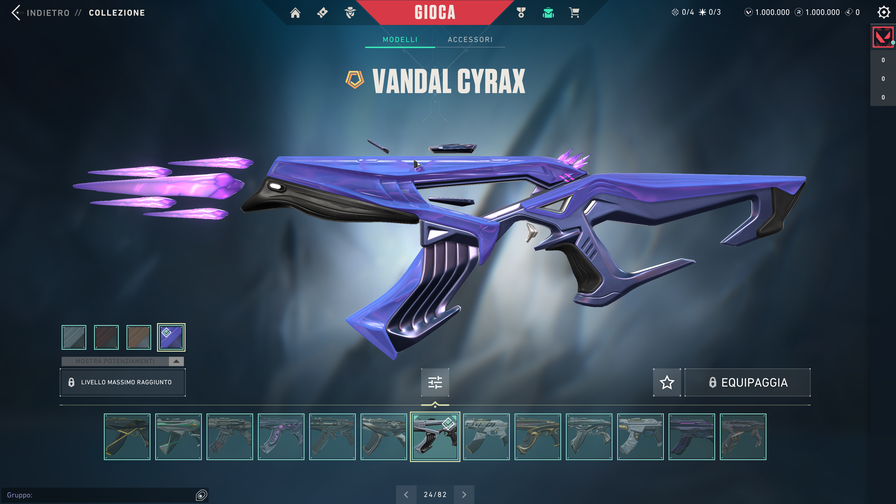The image size is (896, 504).
Task: Mark skin as favorite with star
Action: coord(667,382)
